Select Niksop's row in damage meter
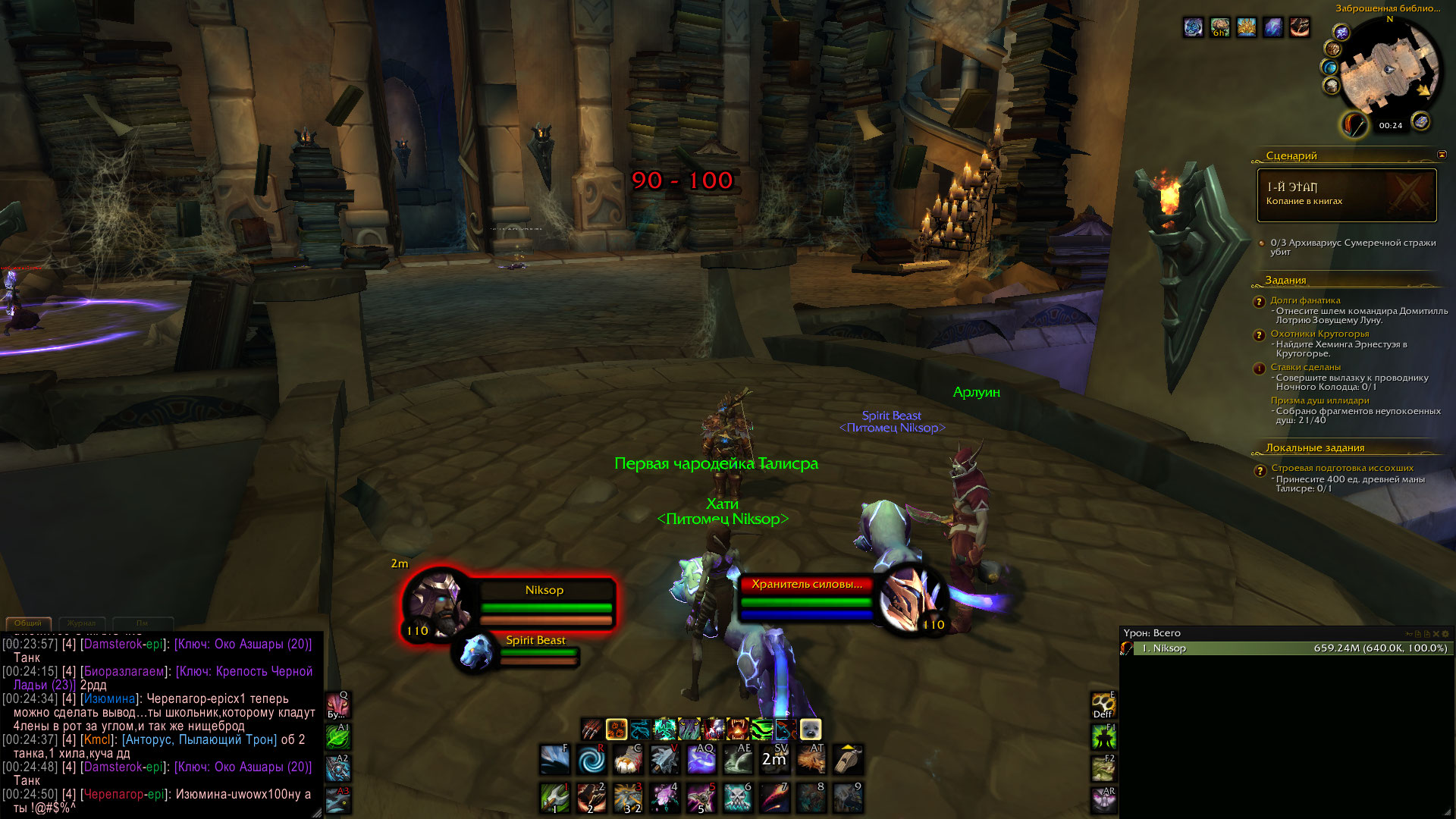The height and width of the screenshot is (819, 1456). (1285, 648)
